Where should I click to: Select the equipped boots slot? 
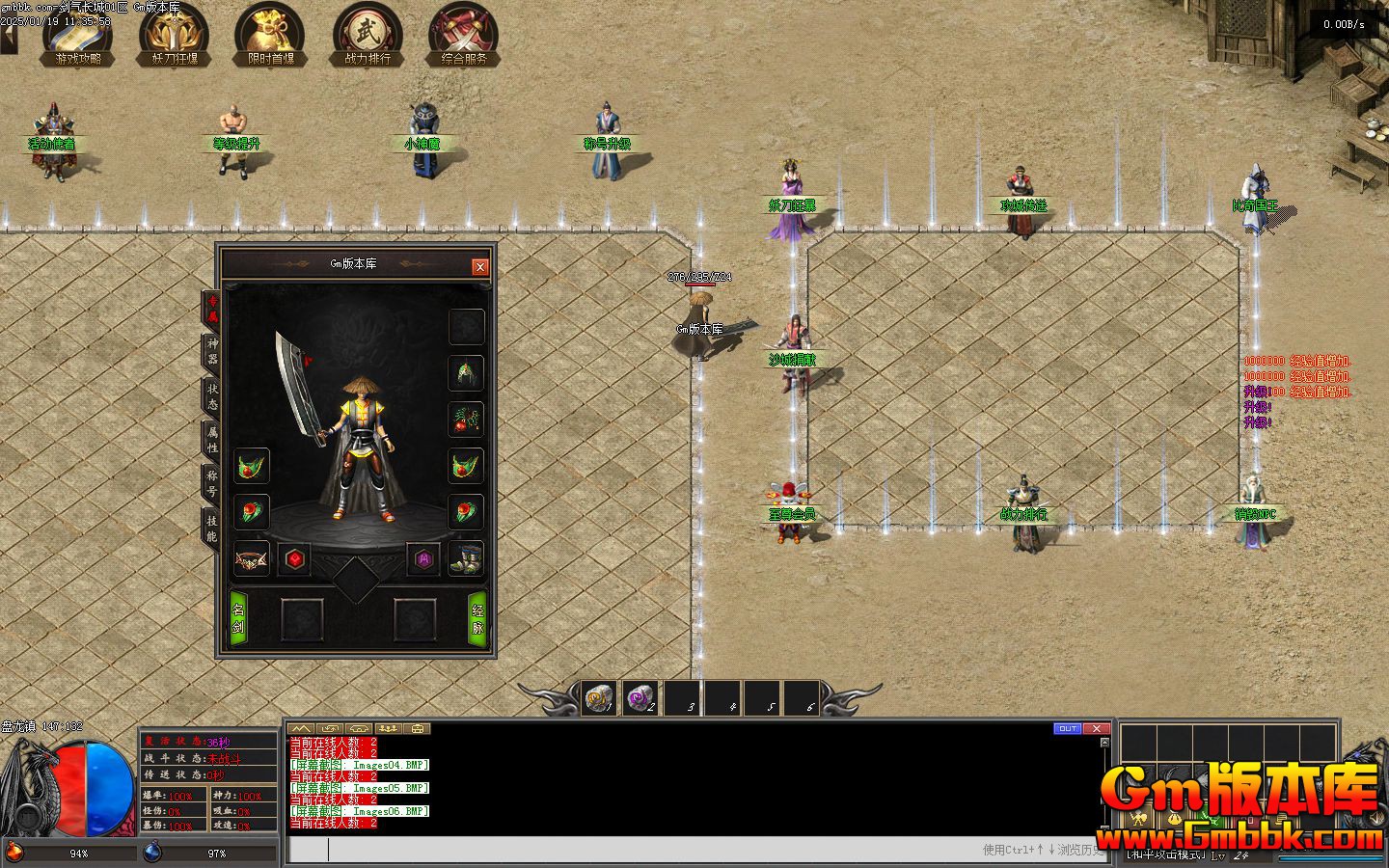click(467, 558)
